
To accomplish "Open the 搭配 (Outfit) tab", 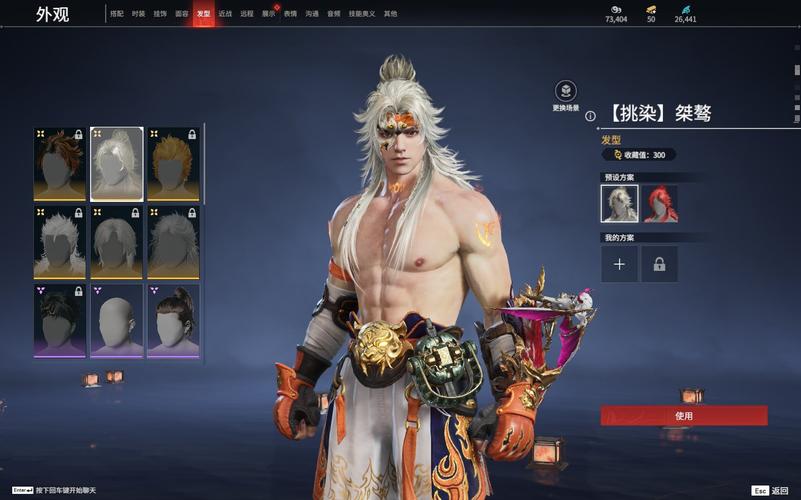I will (117, 14).
